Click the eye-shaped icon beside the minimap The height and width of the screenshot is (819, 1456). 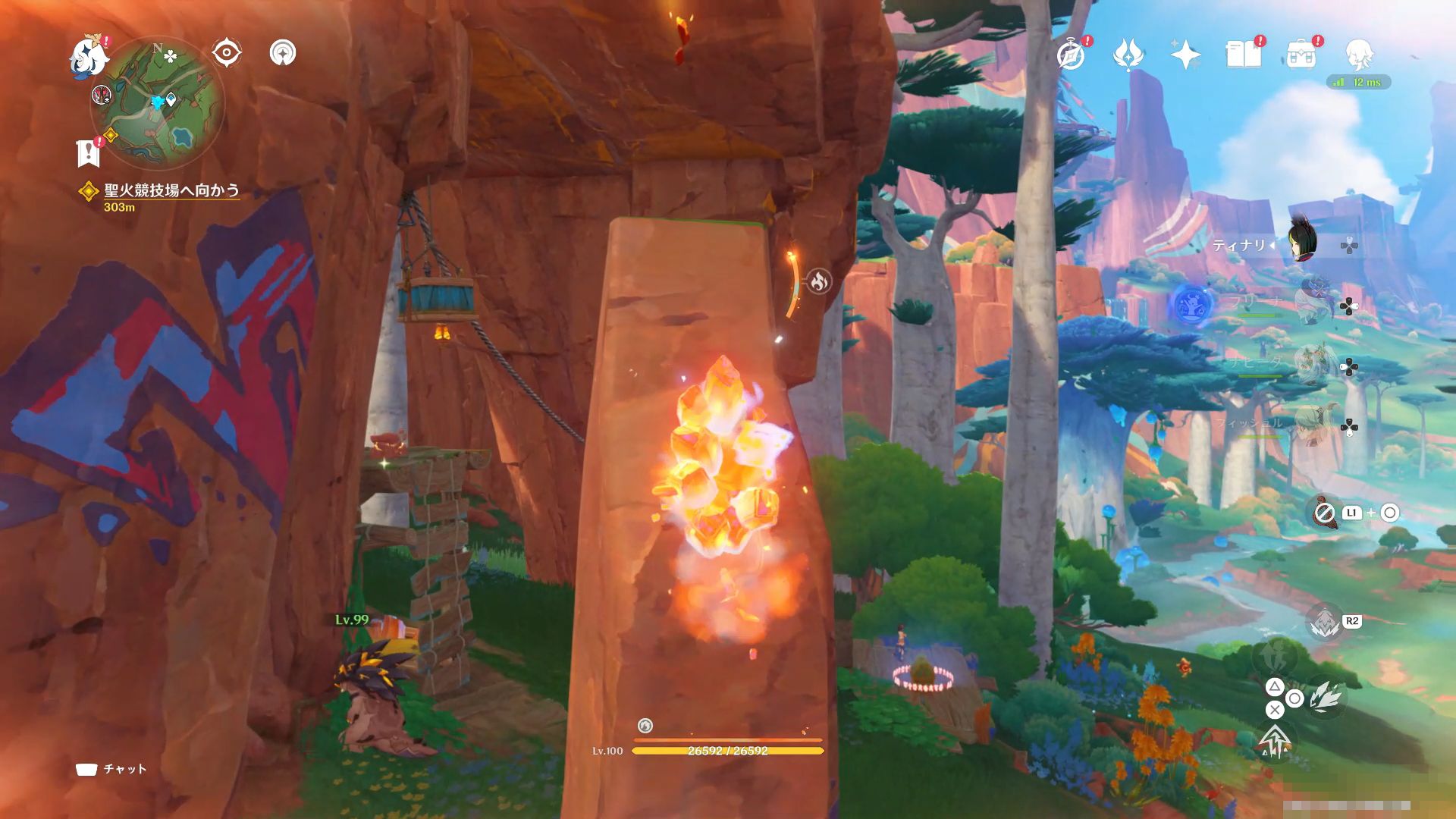tap(226, 53)
